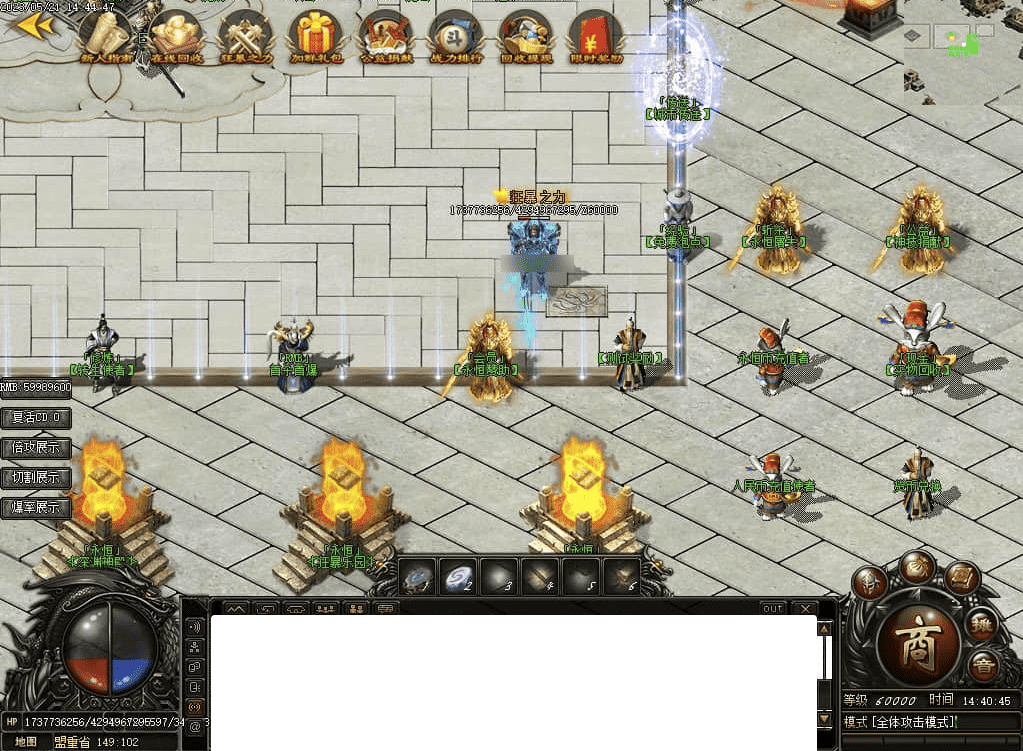Collapse top menu with the golden double arrow

(x=36, y=26)
